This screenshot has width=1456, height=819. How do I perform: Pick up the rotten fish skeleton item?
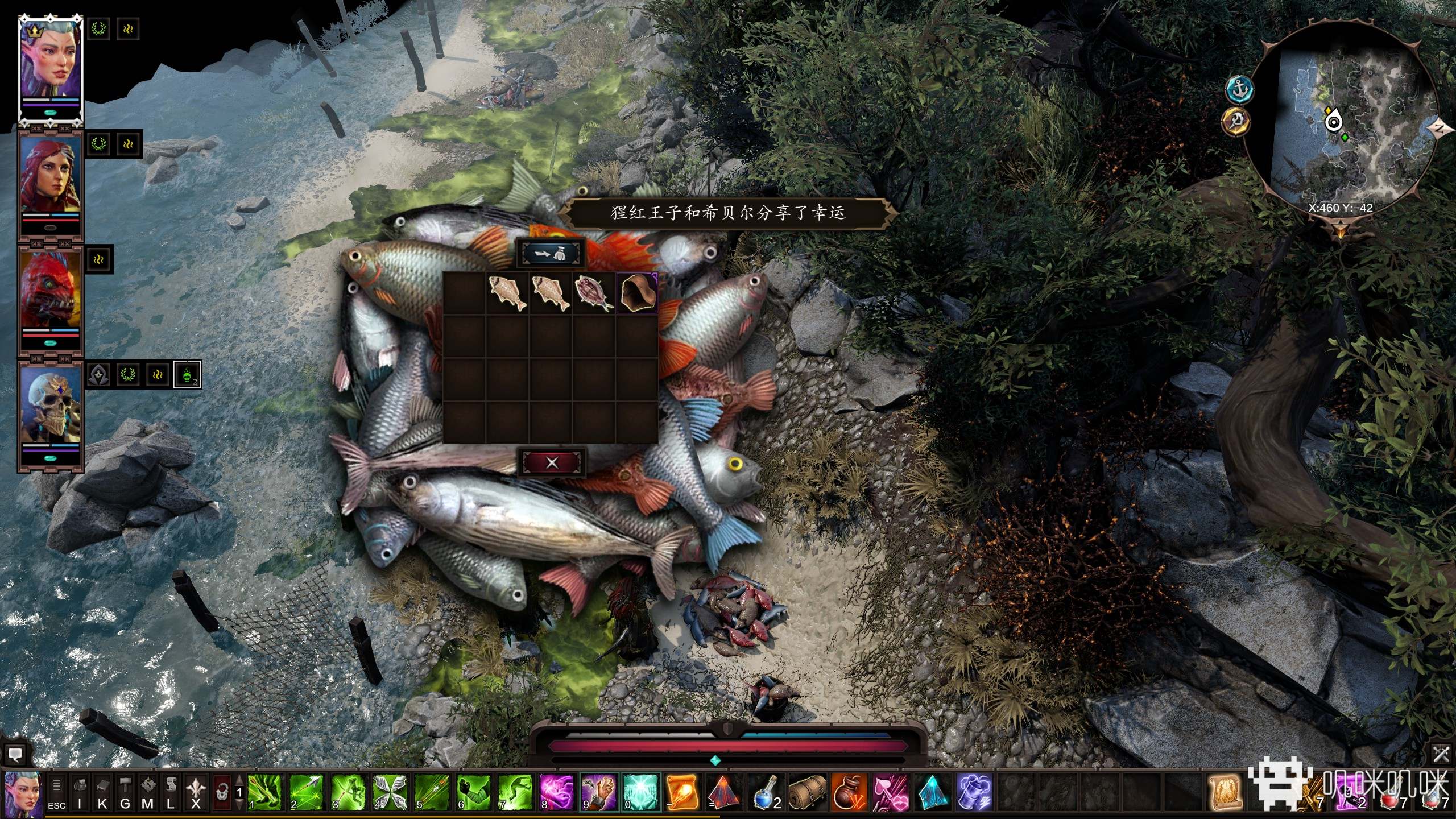pos(593,293)
